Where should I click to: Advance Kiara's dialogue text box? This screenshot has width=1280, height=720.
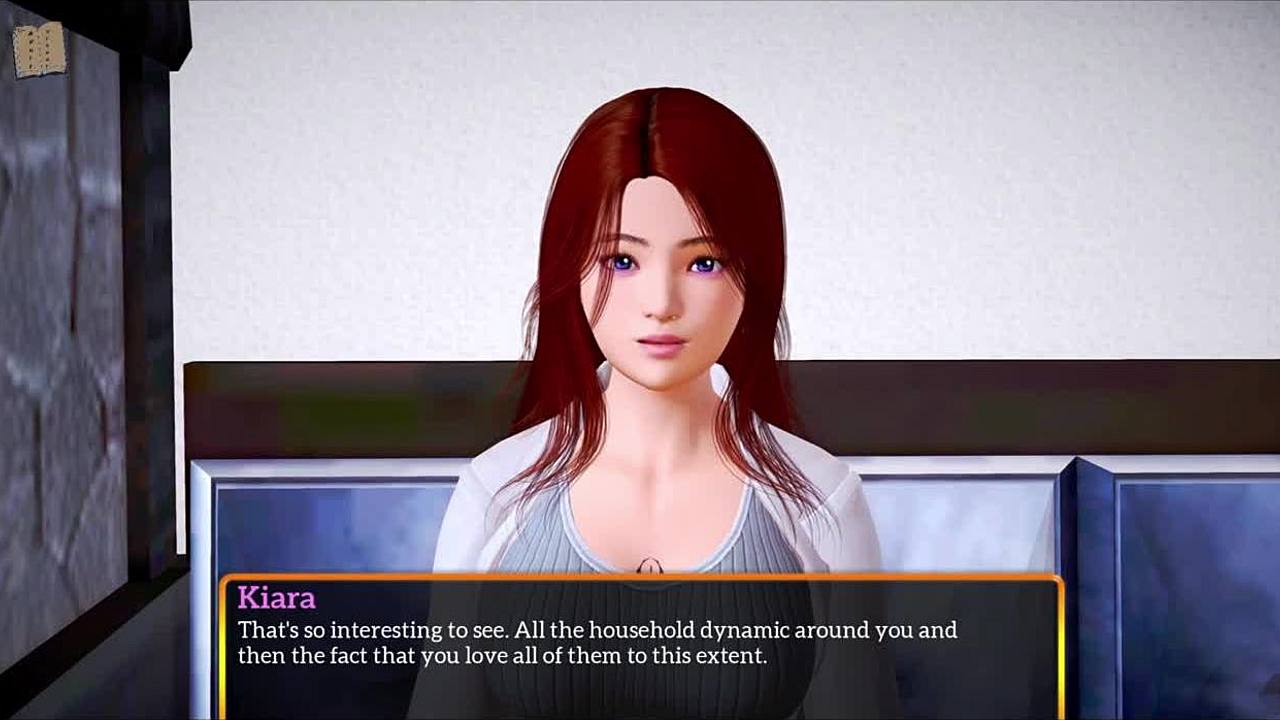point(640,645)
